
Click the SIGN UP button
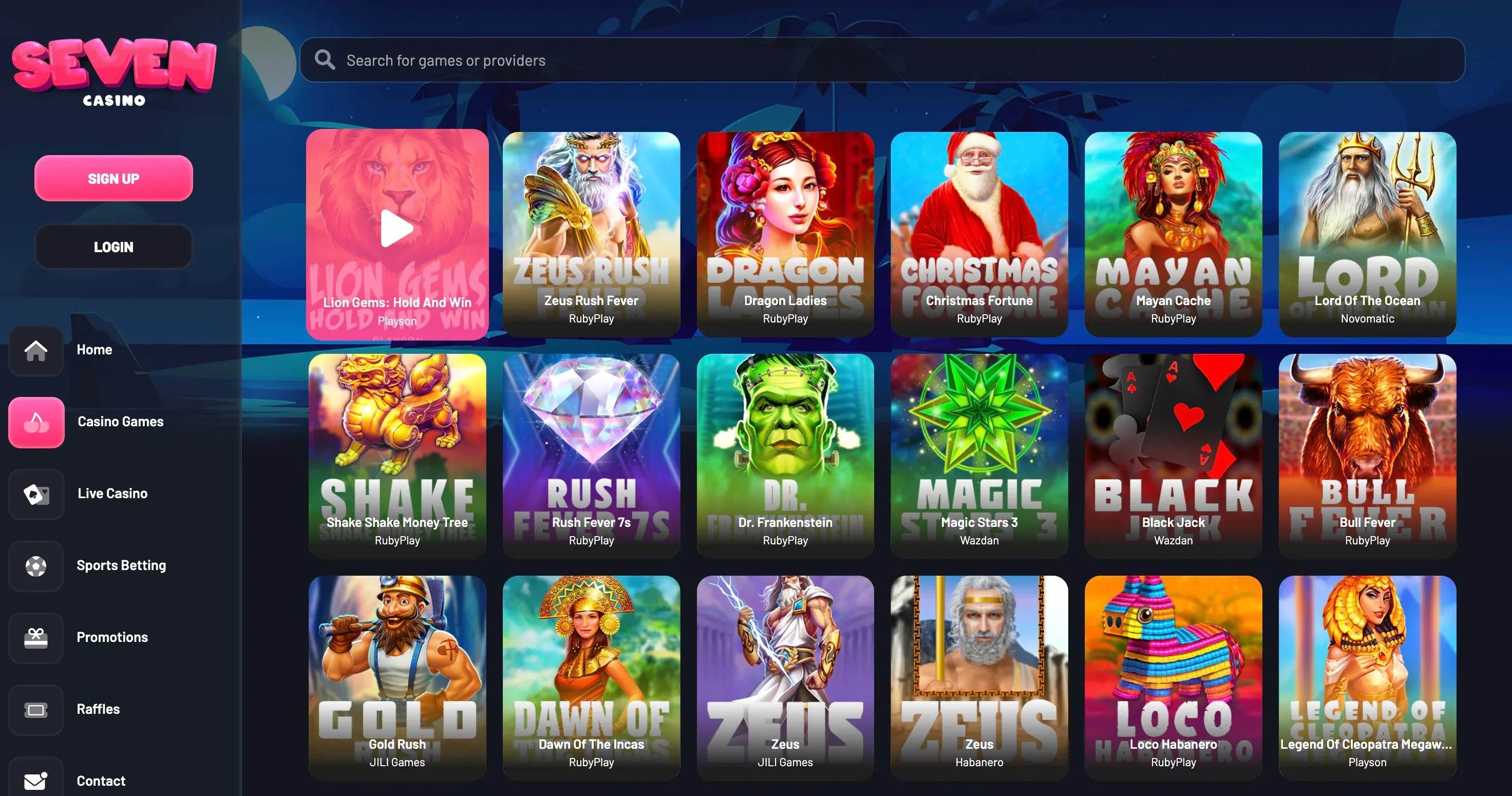click(x=114, y=178)
